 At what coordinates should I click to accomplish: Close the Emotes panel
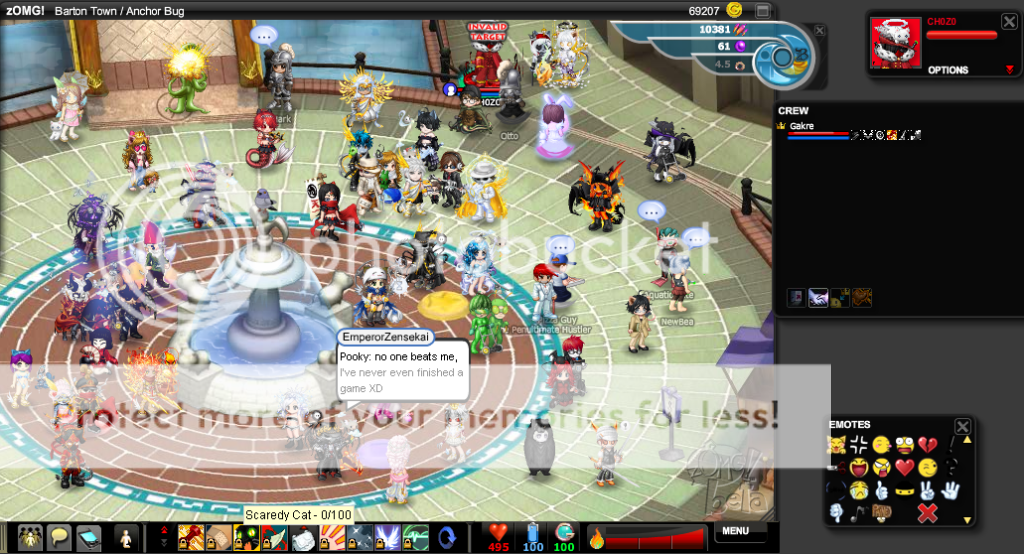click(962, 427)
